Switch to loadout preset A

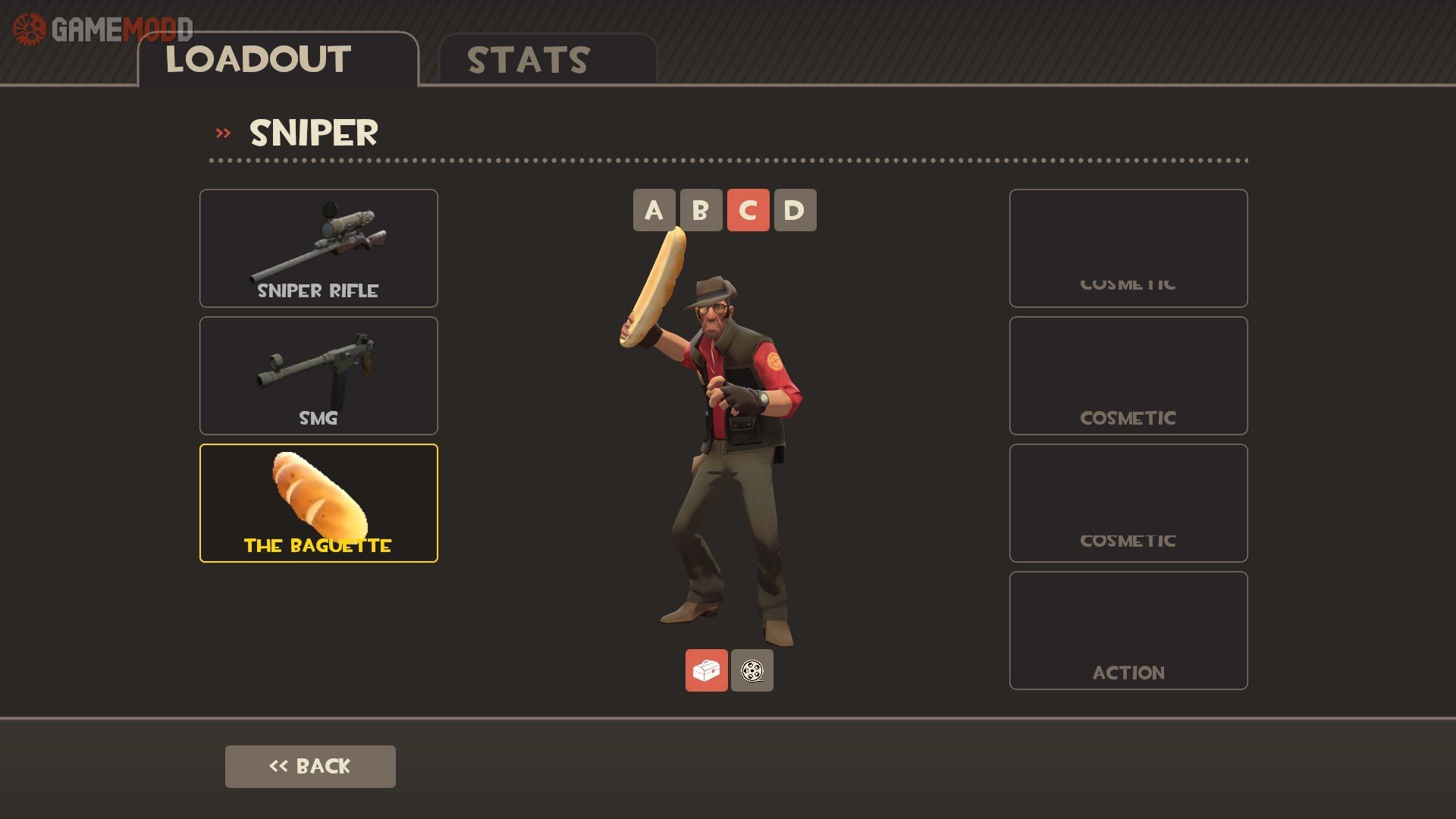[654, 210]
